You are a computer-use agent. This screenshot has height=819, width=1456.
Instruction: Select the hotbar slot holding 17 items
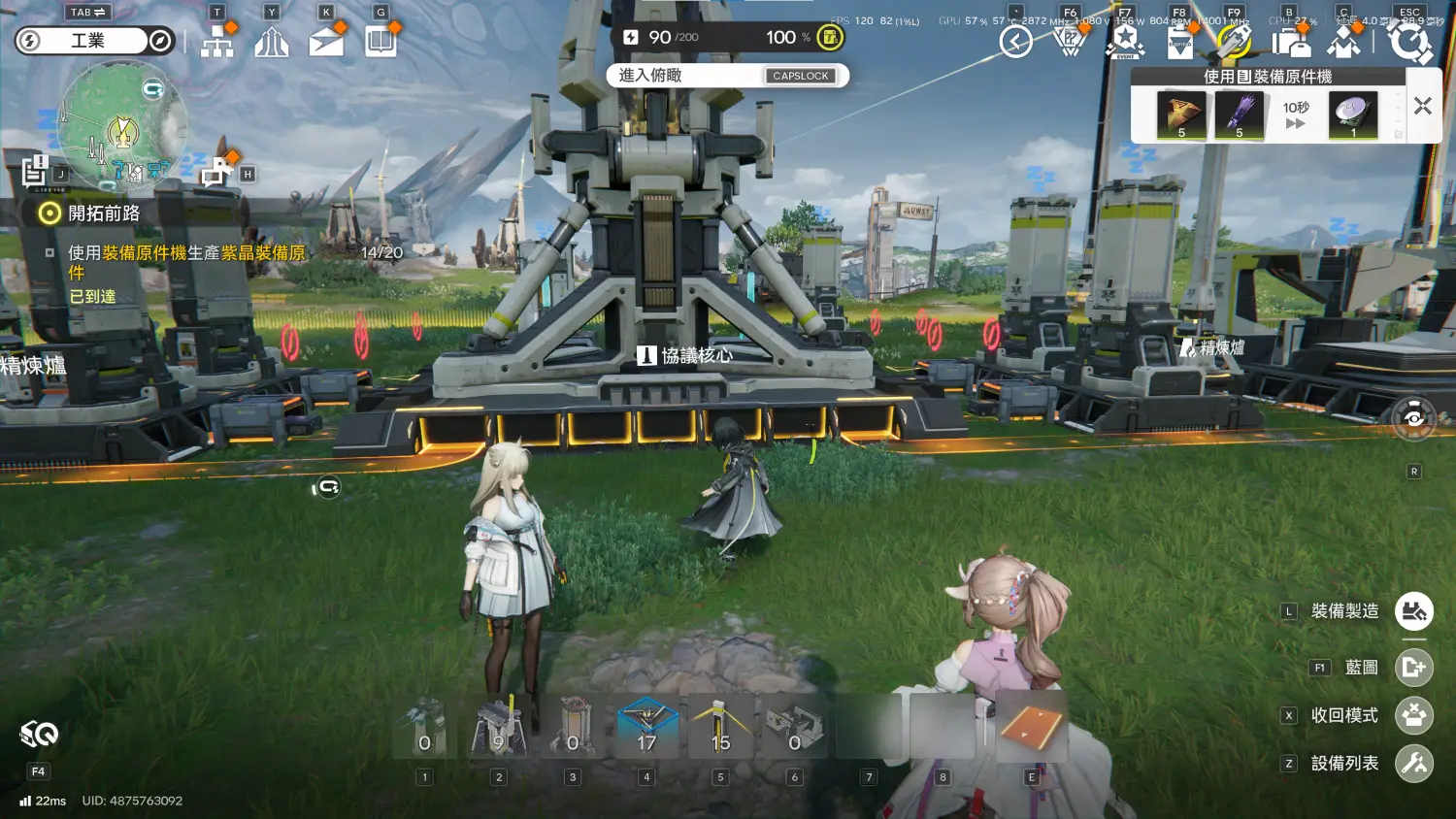pos(646,728)
